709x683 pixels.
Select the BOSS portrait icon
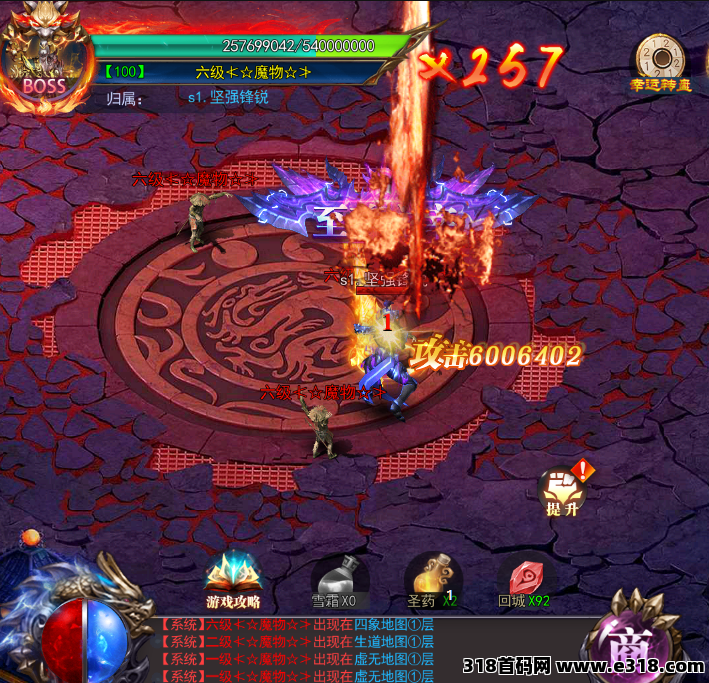[x=43, y=55]
